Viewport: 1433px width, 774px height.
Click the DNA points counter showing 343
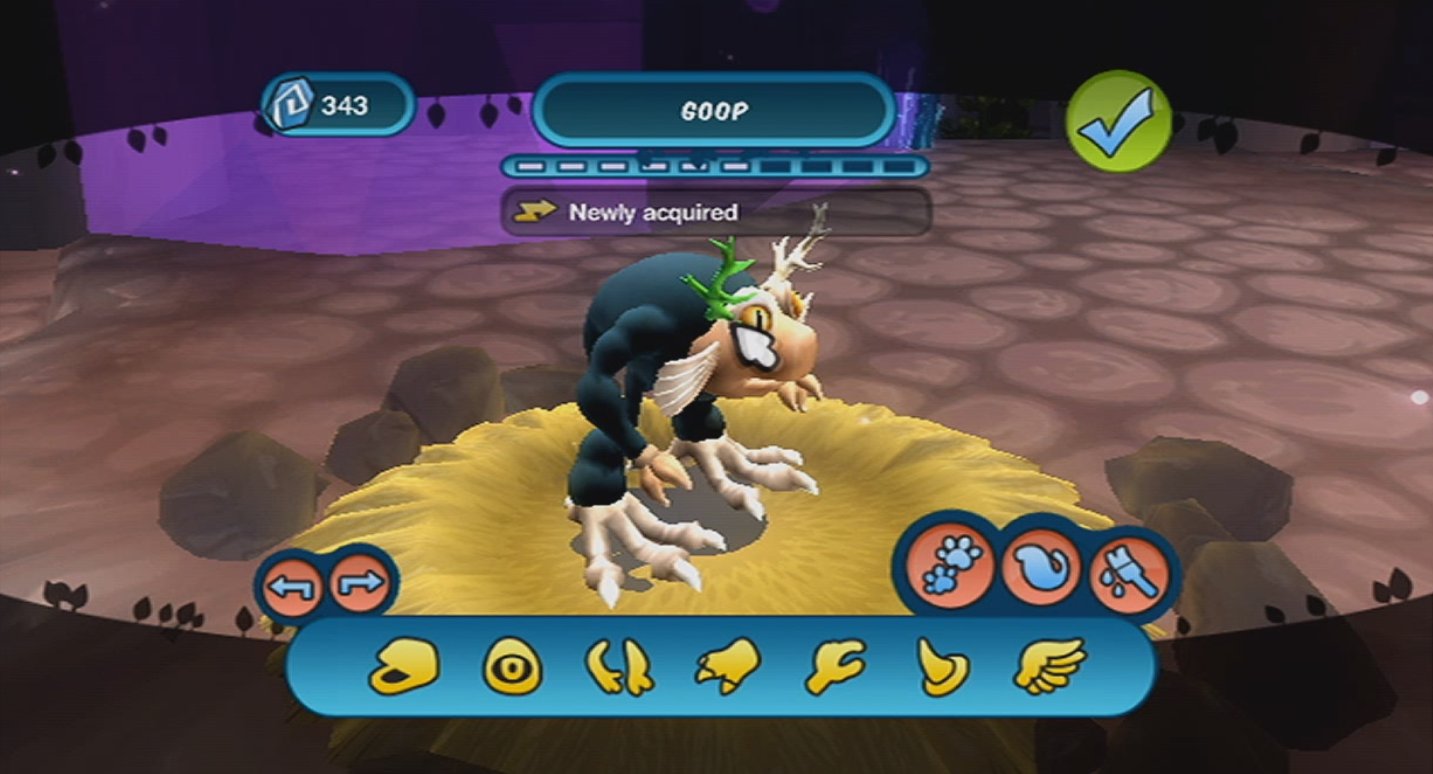[x=340, y=104]
